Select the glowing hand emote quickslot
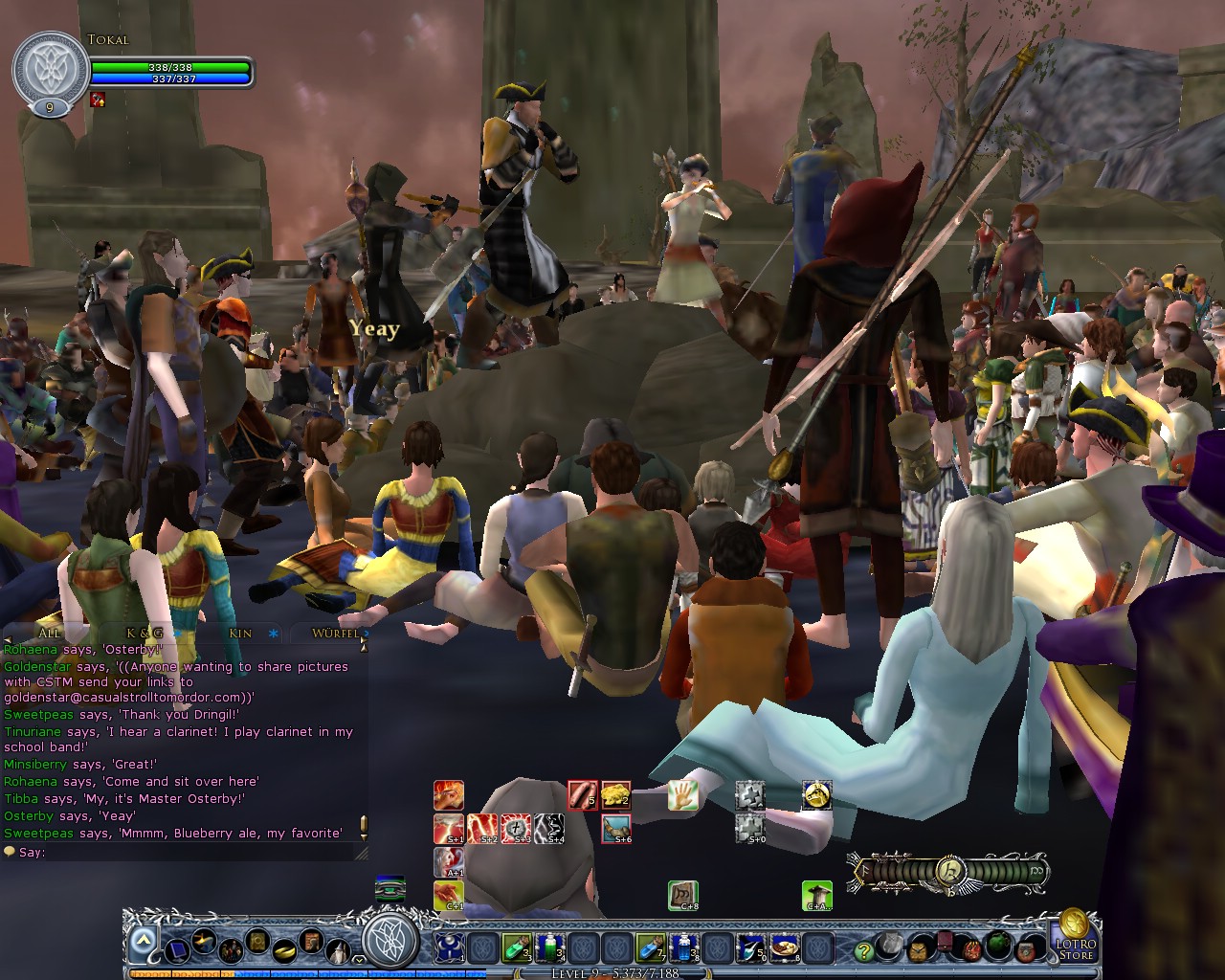 coord(682,794)
